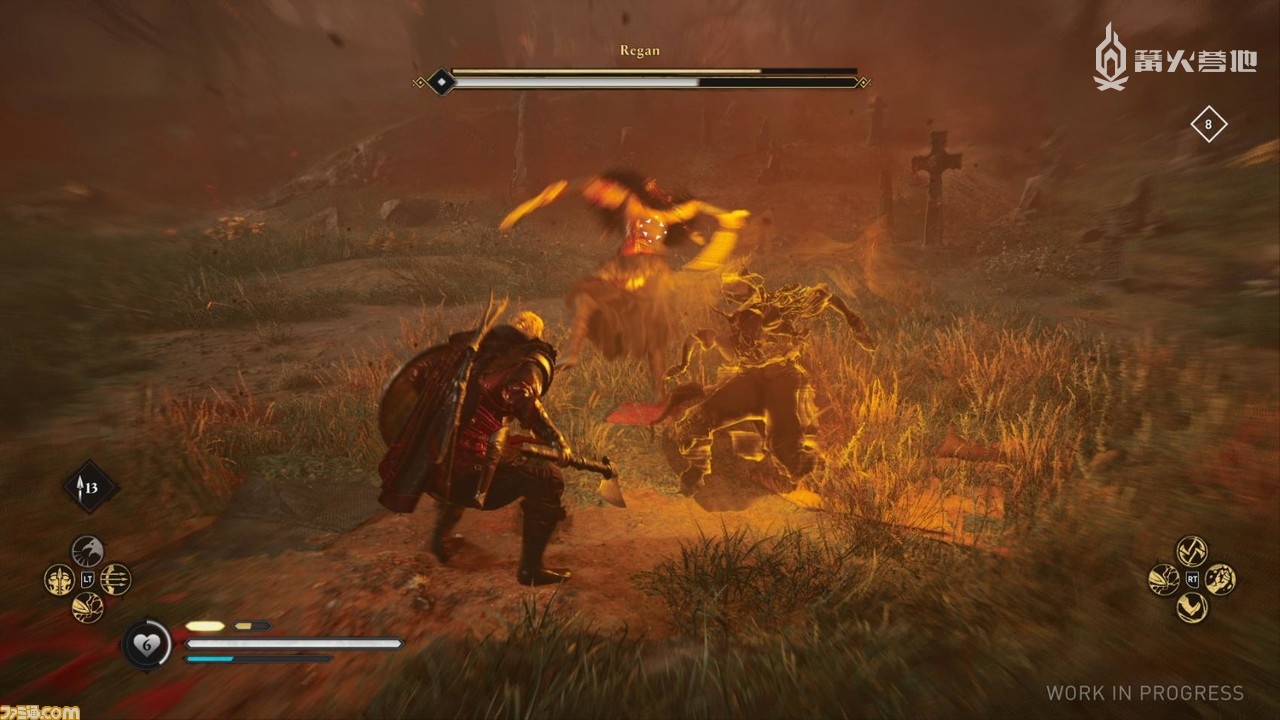The image size is (1280, 720).
Task: Select the spear-and-figure ranged ability
Action: [x=59, y=579]
